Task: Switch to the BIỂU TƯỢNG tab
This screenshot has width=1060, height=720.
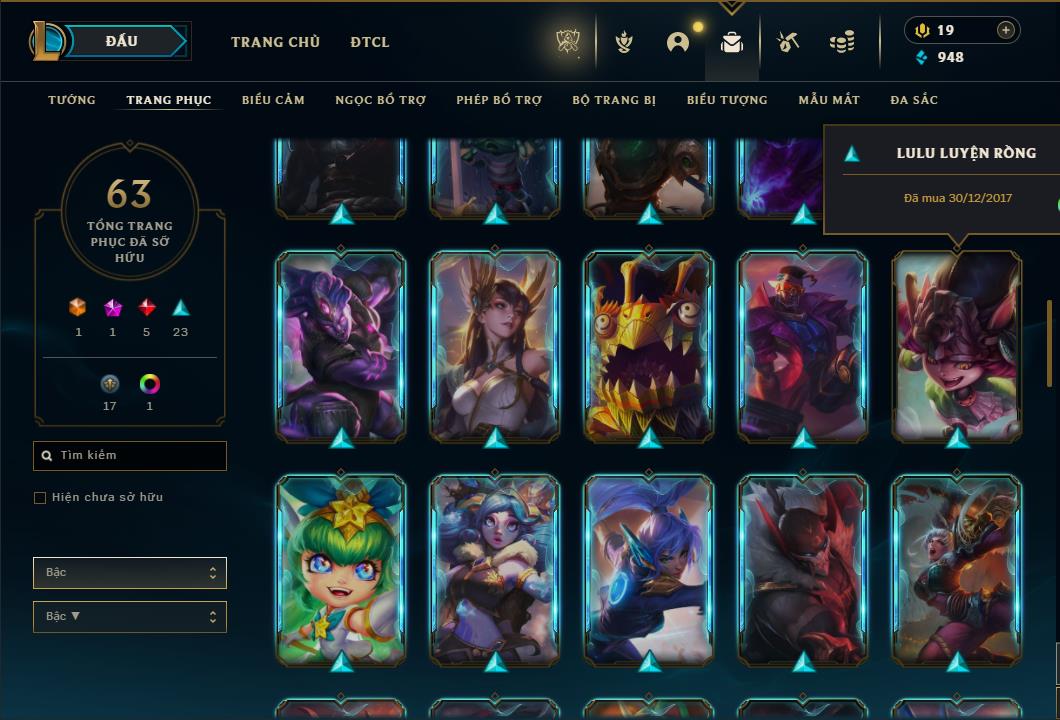Action: (727, 100)
